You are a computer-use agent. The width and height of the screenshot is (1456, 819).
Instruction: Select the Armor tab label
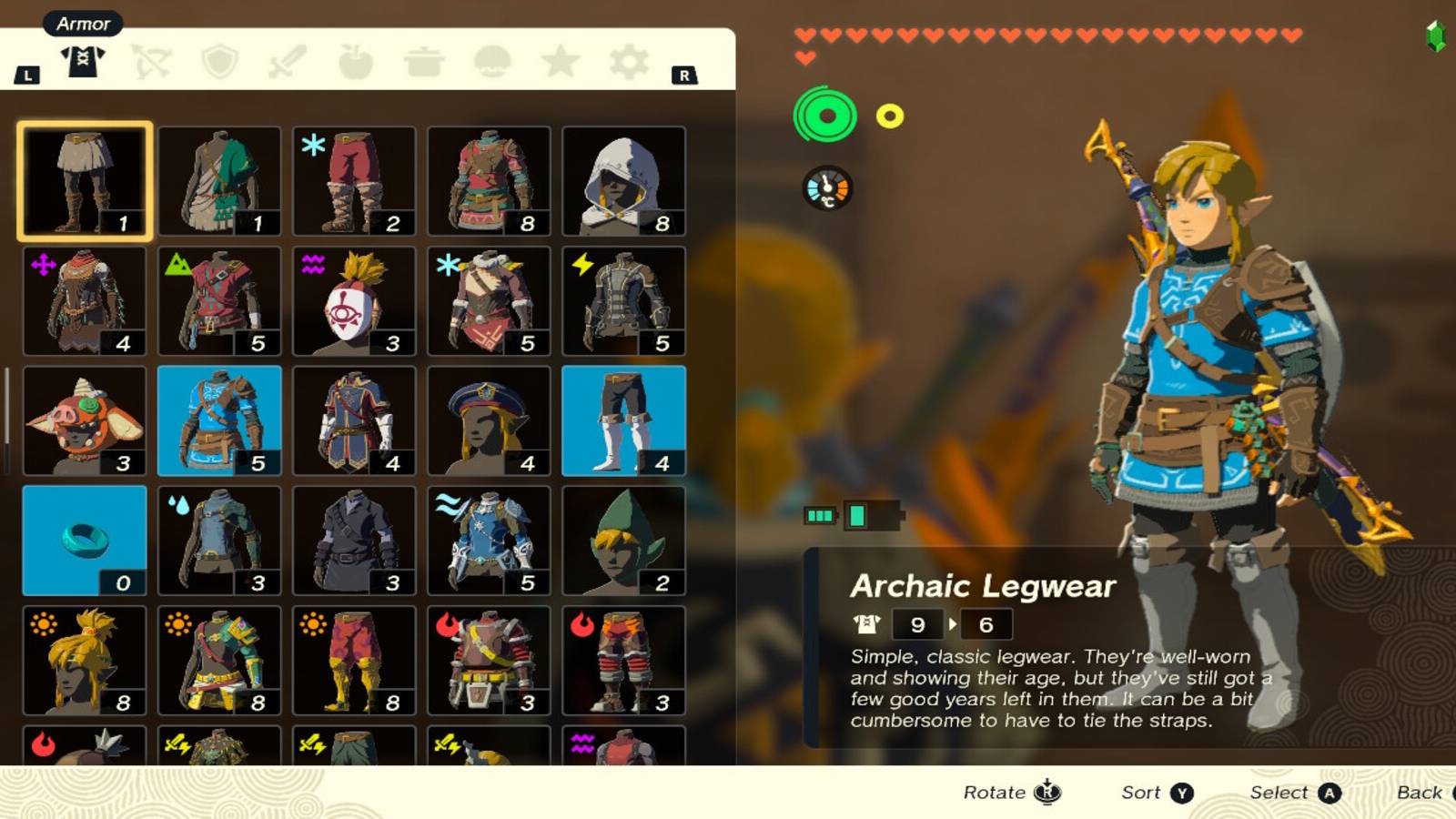point(83,24)
